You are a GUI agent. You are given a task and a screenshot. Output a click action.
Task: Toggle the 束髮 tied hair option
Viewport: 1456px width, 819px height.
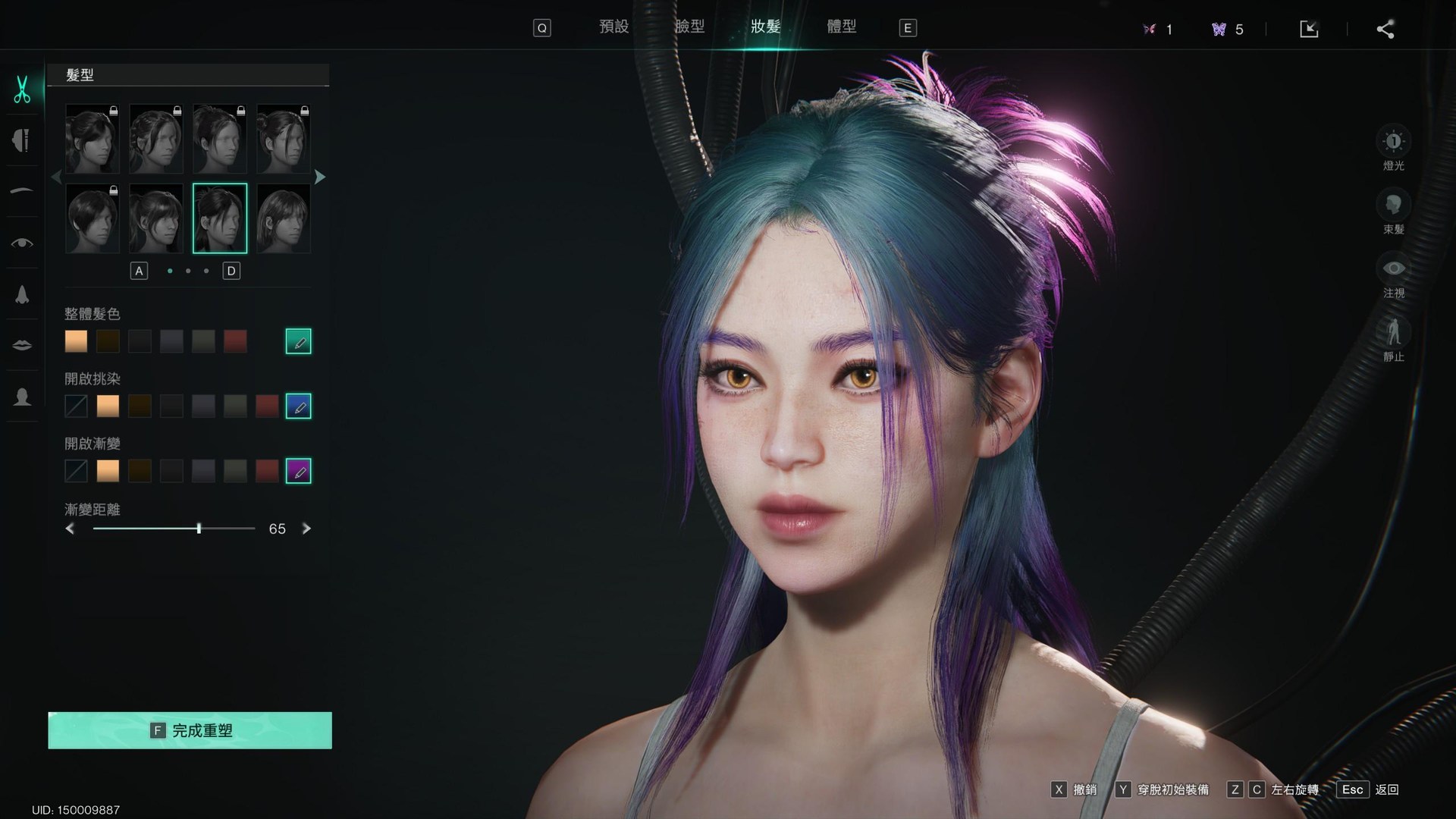tap(1393, 206)
